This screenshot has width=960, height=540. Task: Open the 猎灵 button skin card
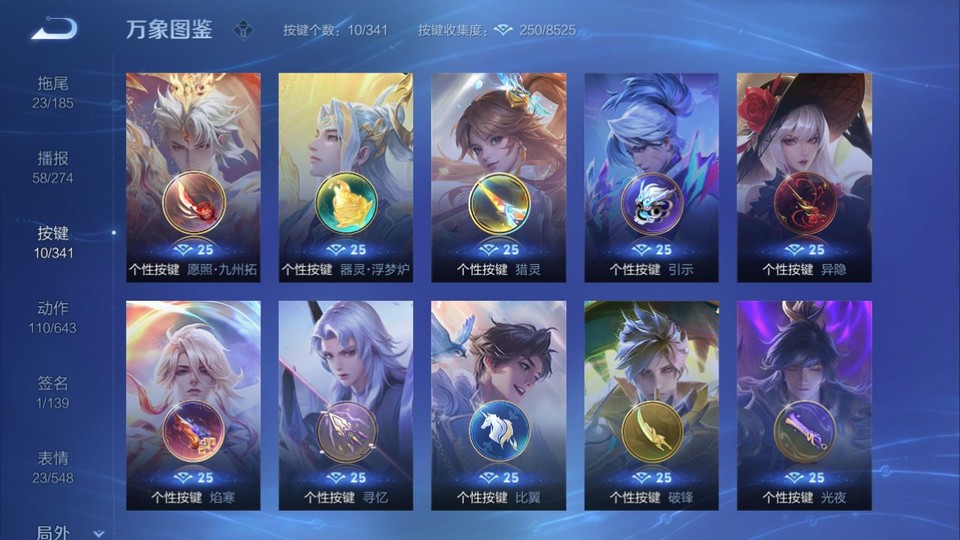click(x=498, y=177)
